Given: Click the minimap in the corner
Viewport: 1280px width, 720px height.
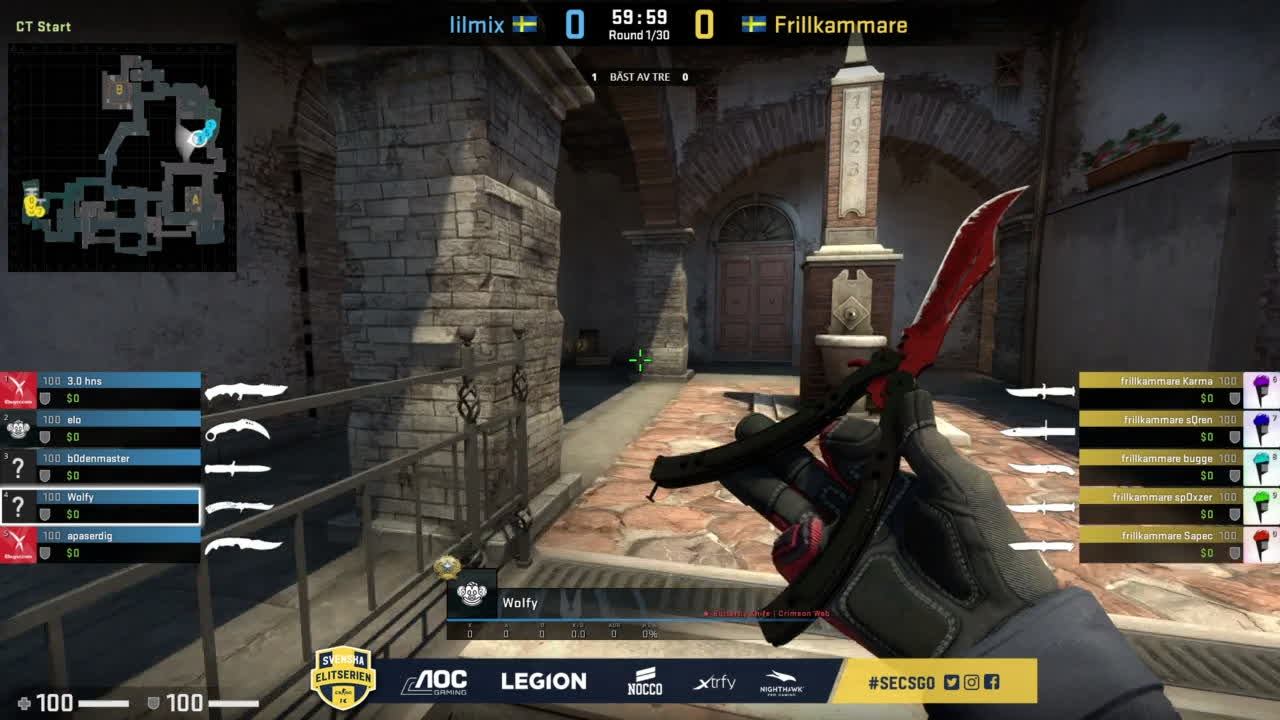Looking at the screenshot, I should tap(122, 158).
